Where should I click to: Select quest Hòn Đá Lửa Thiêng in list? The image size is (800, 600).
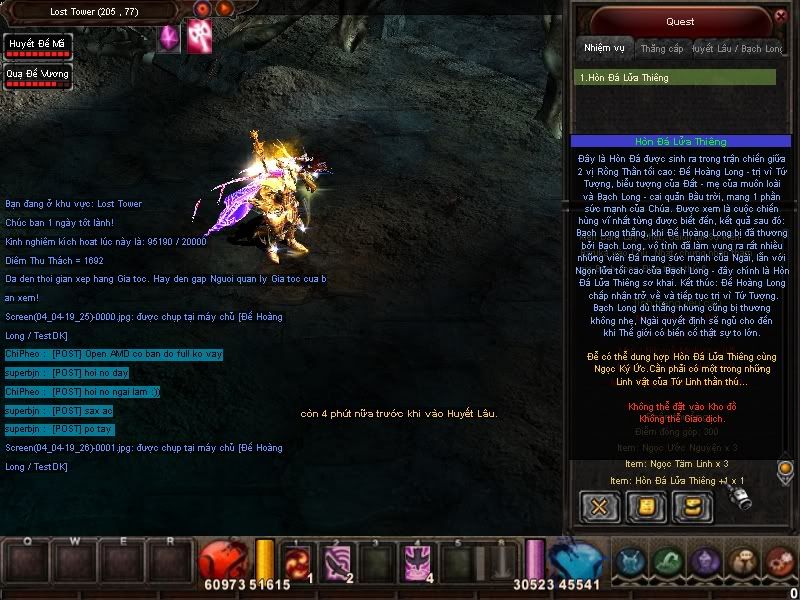pos(677,77)
